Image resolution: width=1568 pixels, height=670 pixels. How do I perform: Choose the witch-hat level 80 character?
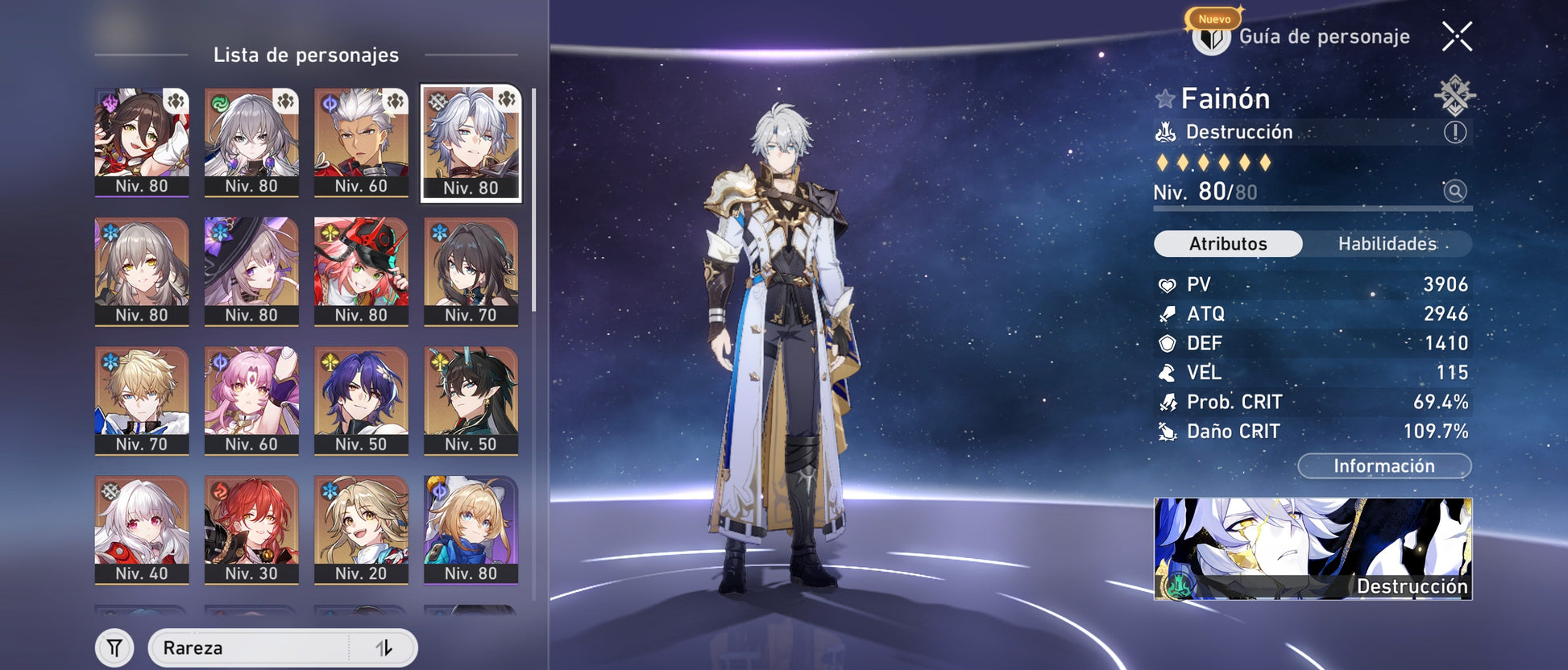[251, 271]
